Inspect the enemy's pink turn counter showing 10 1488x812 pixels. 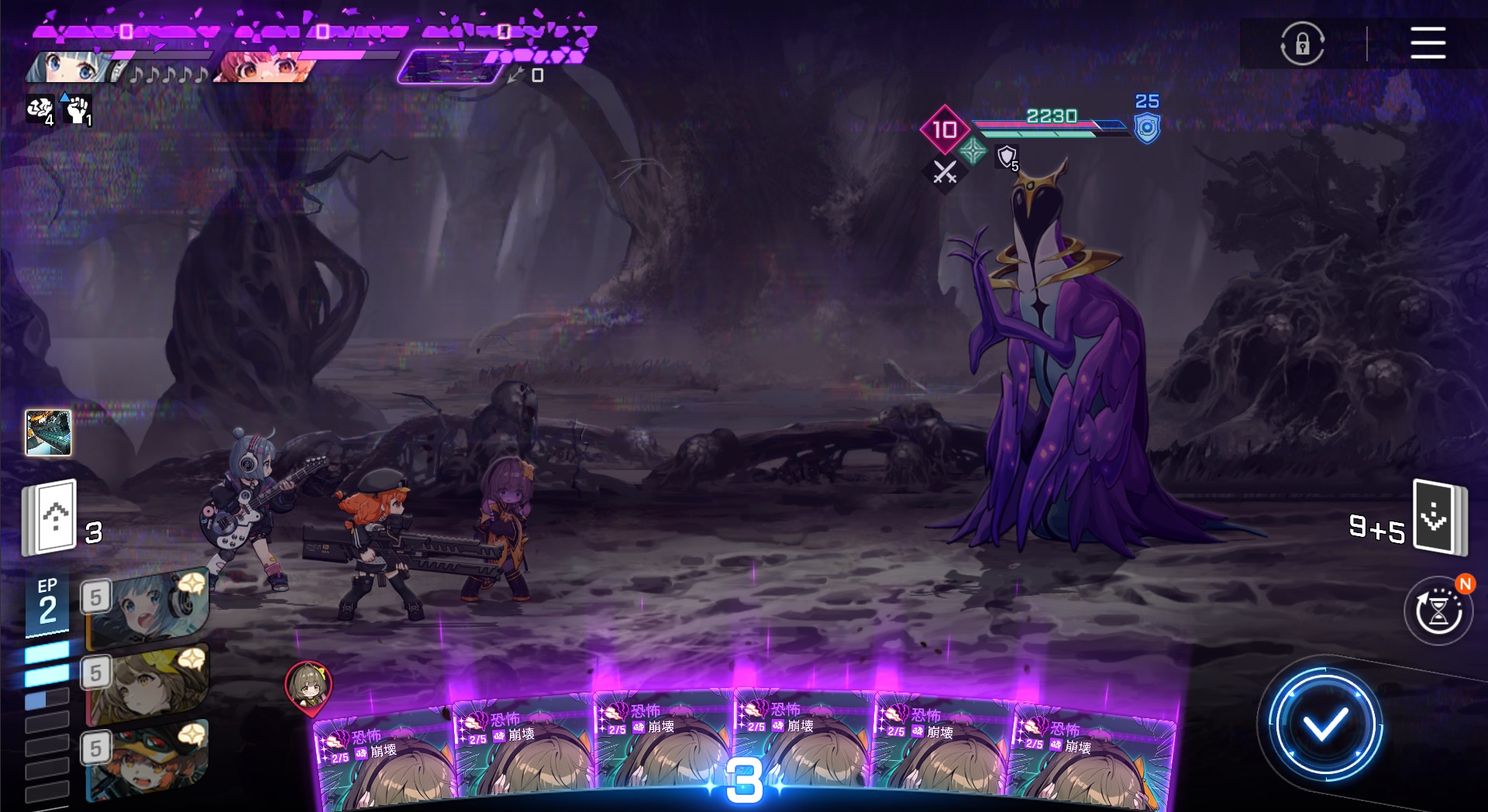point(944,129)
